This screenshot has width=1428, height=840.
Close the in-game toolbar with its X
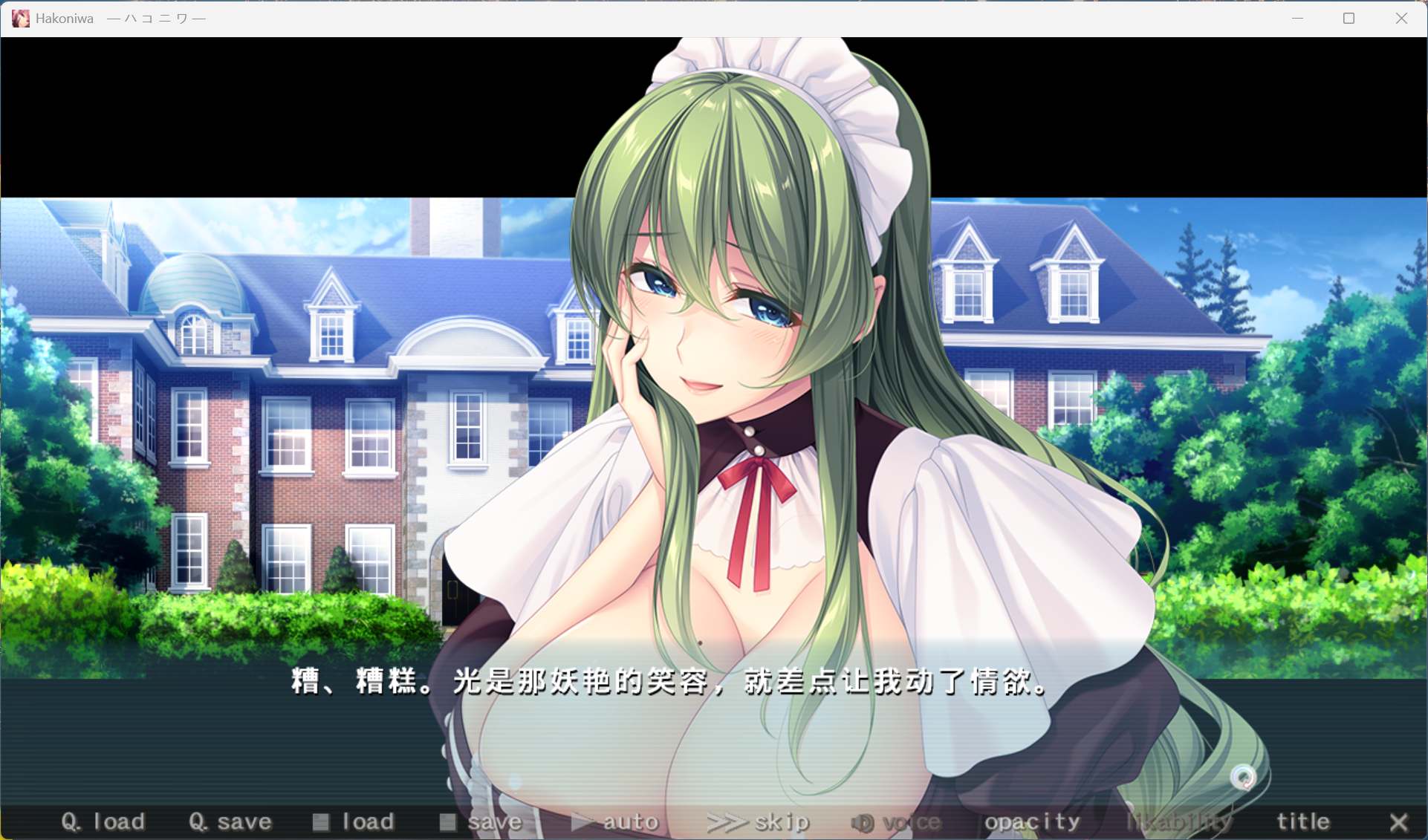coord(1400,823)
